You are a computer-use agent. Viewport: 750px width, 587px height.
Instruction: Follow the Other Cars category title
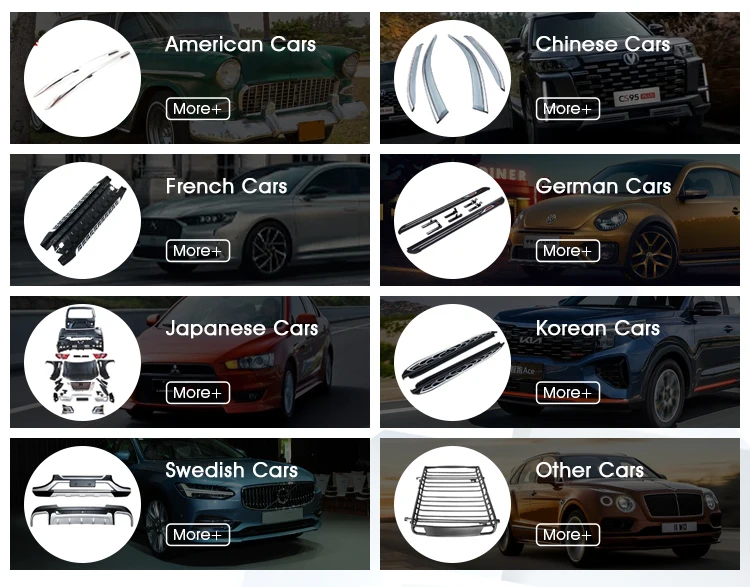click(589, 470)
